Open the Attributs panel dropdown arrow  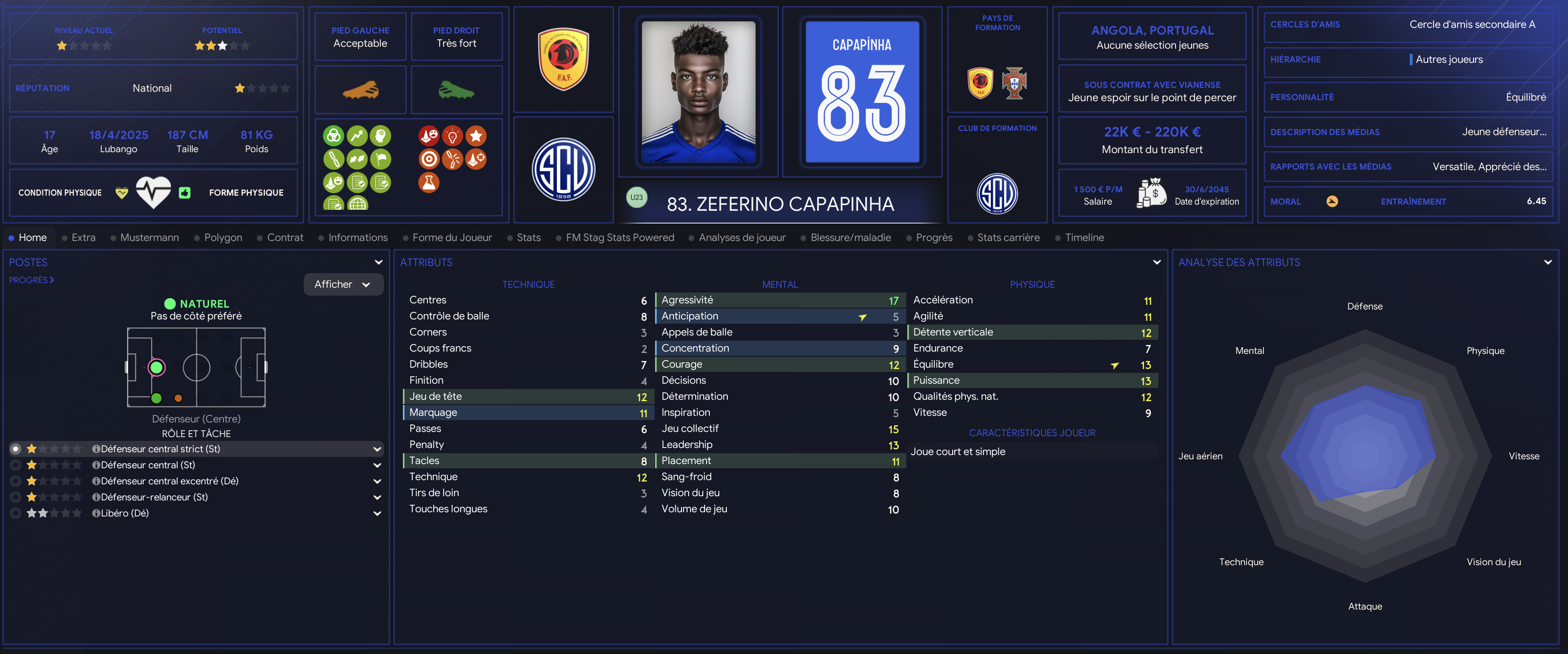point(1157,262)
